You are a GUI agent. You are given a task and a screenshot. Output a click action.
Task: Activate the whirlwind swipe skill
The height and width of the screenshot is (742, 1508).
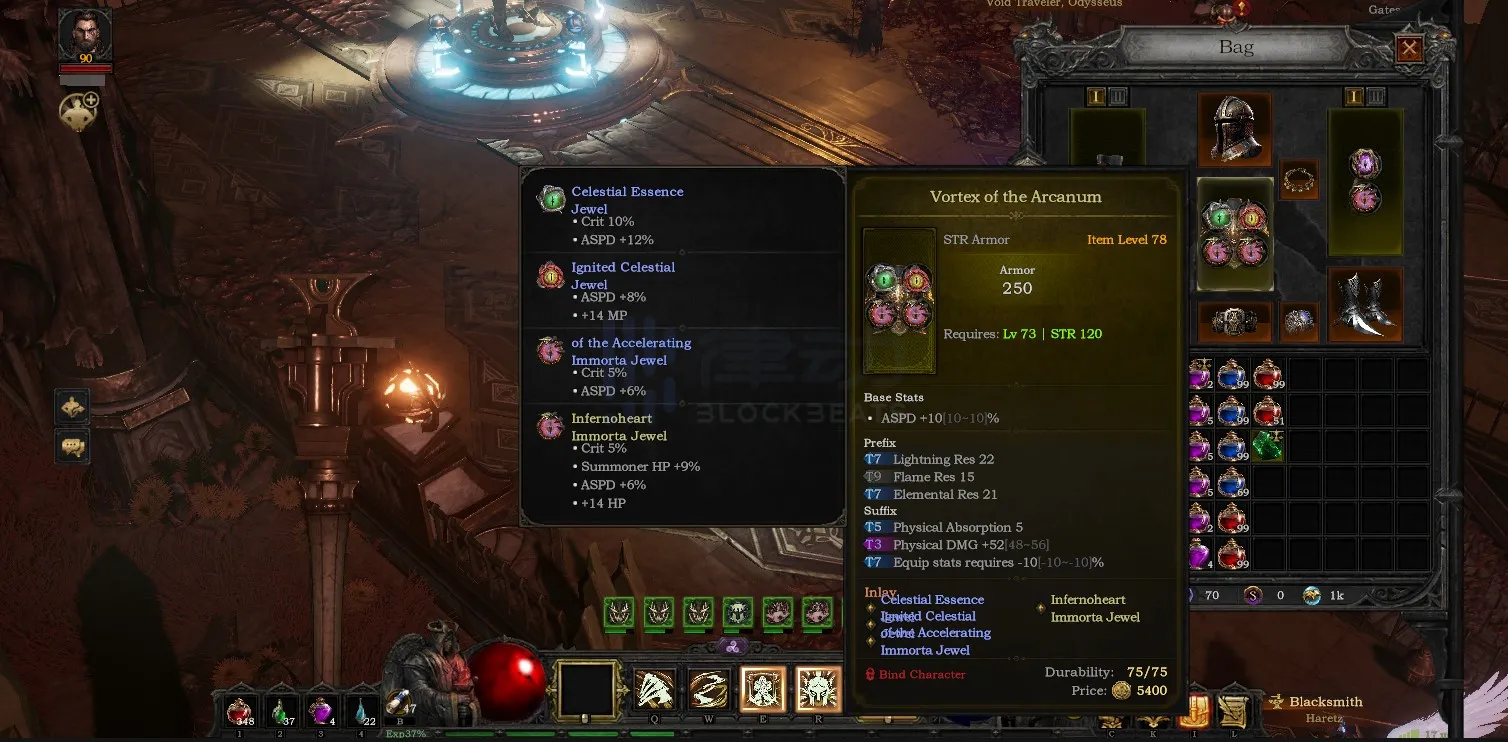click(708, 690)
